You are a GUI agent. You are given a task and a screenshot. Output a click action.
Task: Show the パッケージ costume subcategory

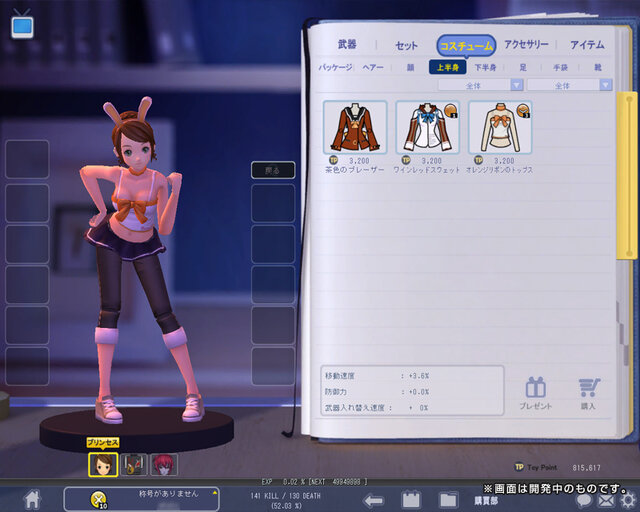coord(335,68)
